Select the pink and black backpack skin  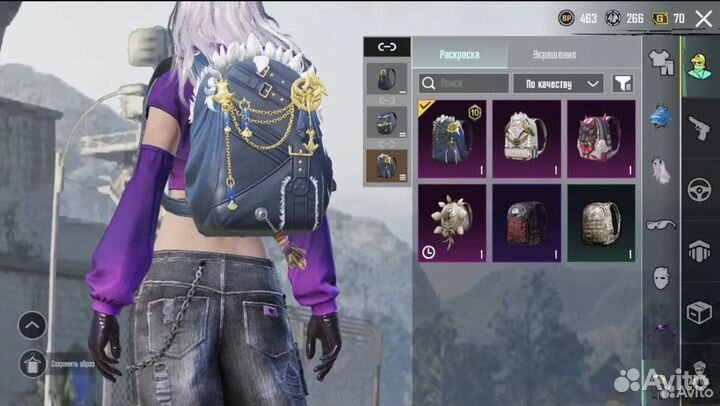coord(601,138)
